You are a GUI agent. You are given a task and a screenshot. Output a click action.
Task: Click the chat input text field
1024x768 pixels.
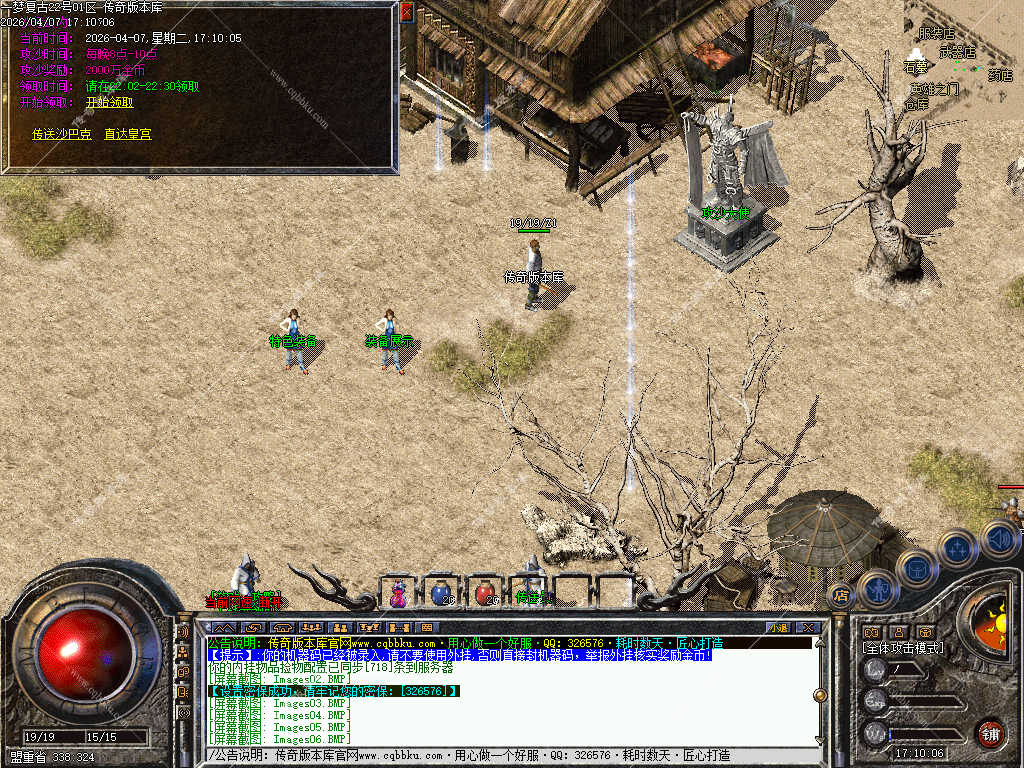(510, 755)
